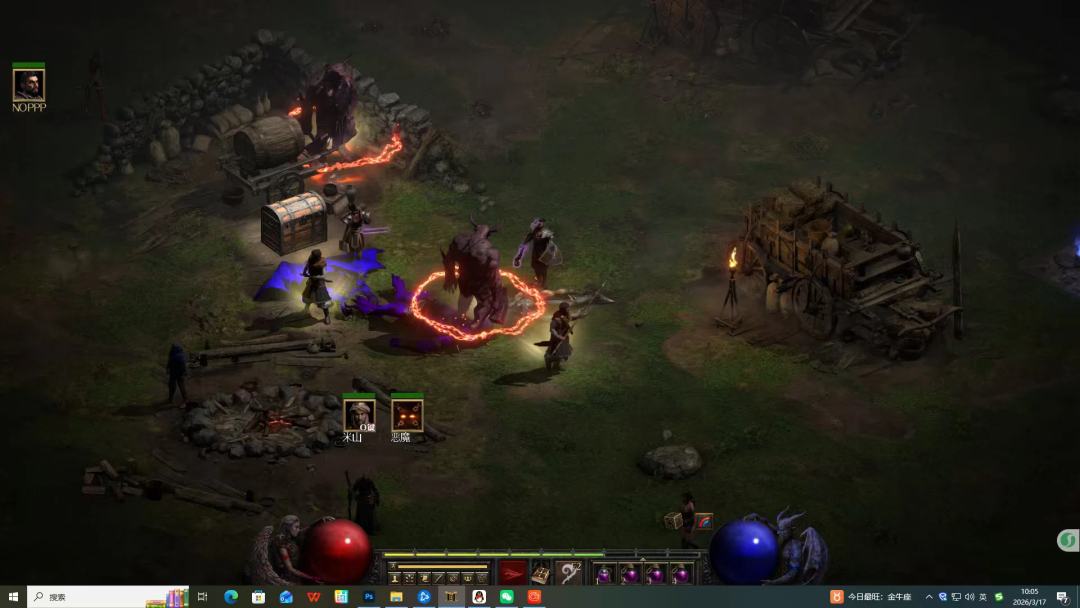The image size is (1080, 608).
Task: Use the tome between the skill icons
Action: [541, 574]
